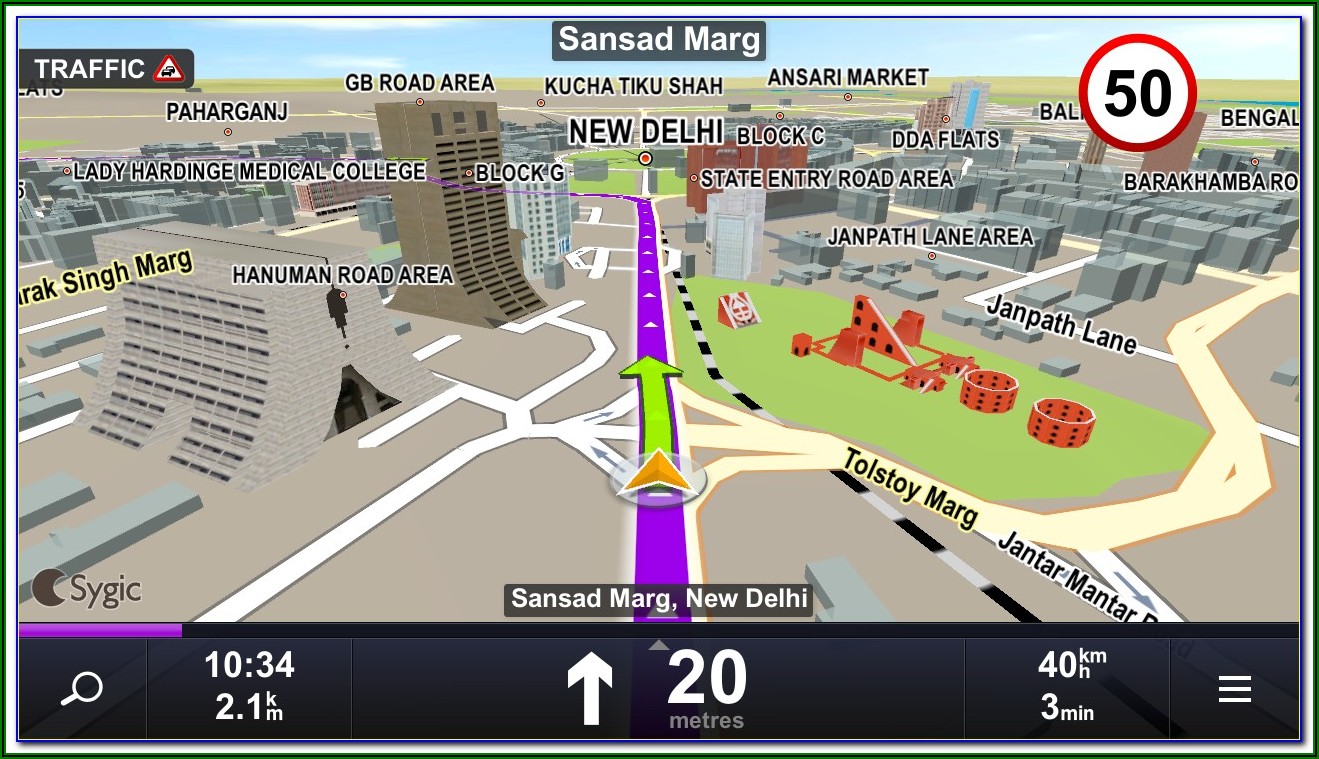
Task: Tap the 20 metres next-turn instruction
Action: click(x=658, y=691)
